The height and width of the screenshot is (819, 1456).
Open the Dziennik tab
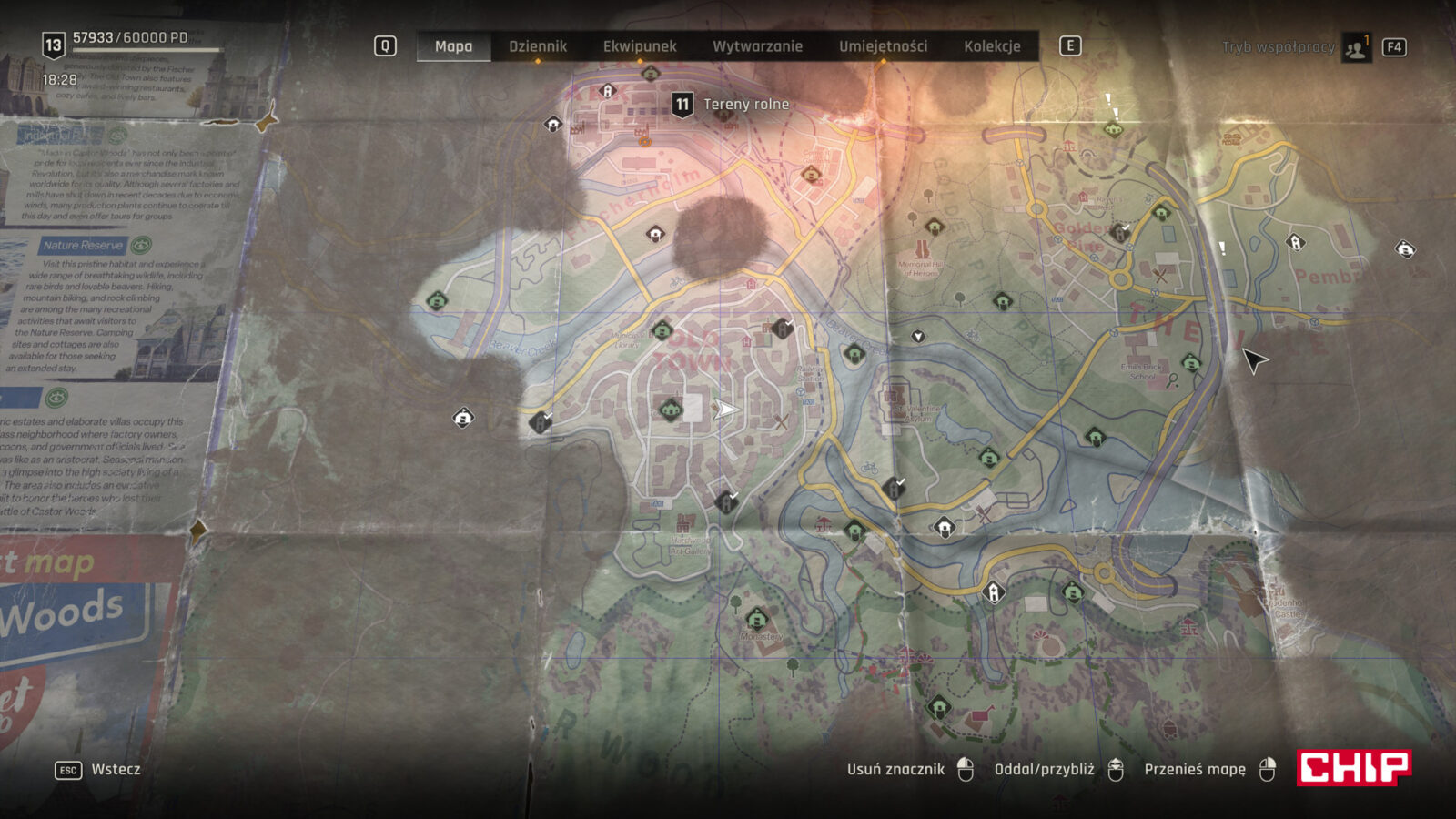537,46
